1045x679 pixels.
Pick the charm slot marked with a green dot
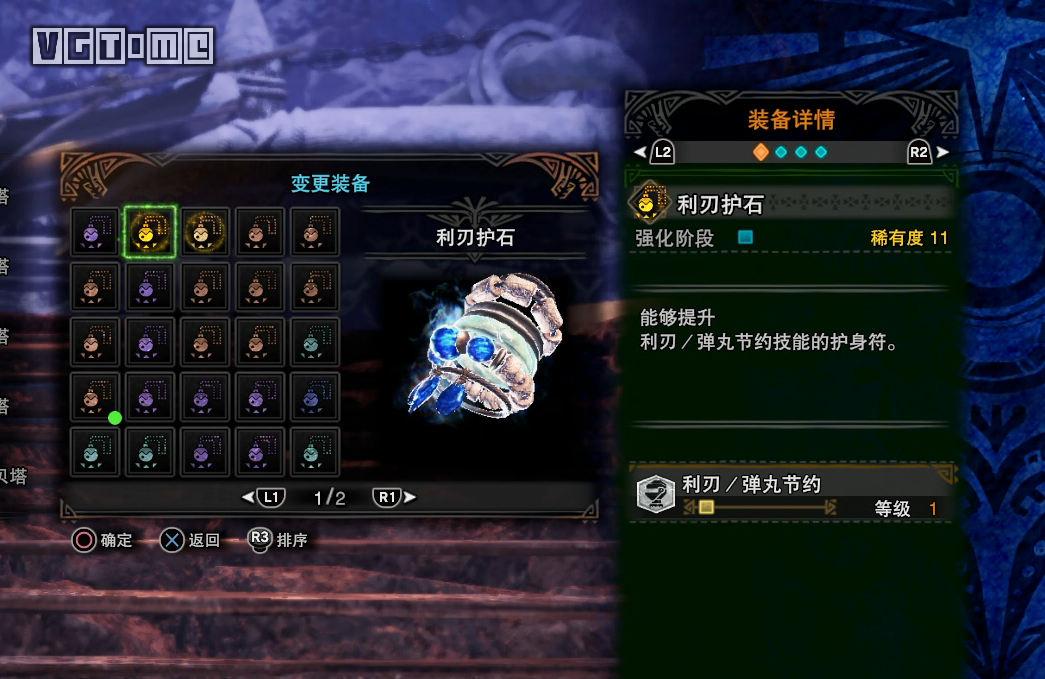(96, 398)
